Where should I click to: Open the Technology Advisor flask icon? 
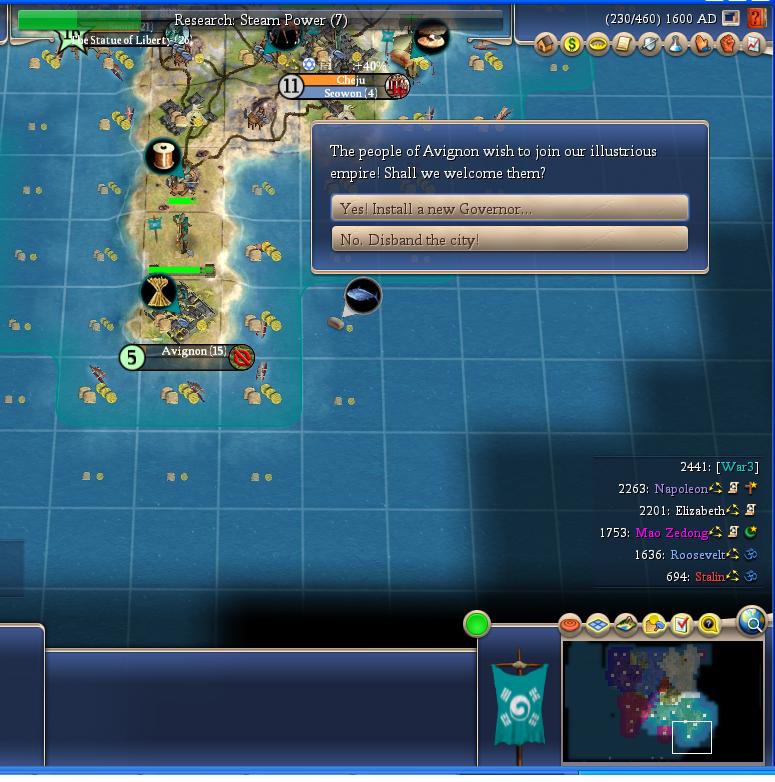(676, 44)
